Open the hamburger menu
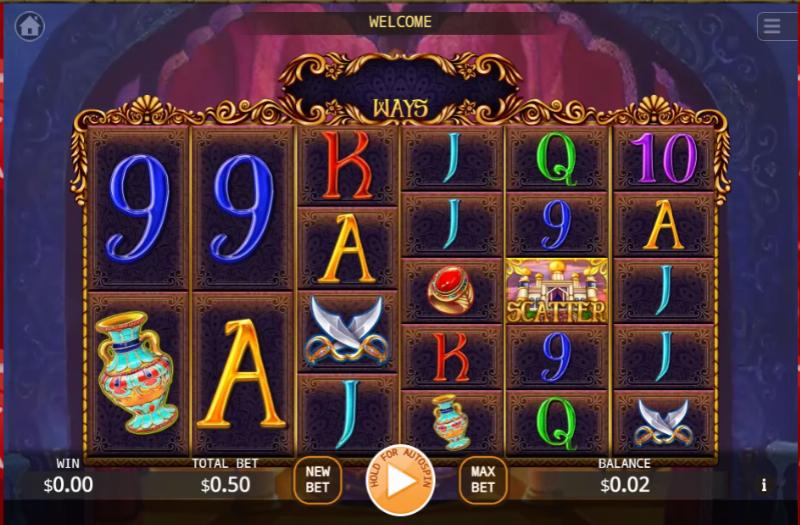 tap(773, 26)
